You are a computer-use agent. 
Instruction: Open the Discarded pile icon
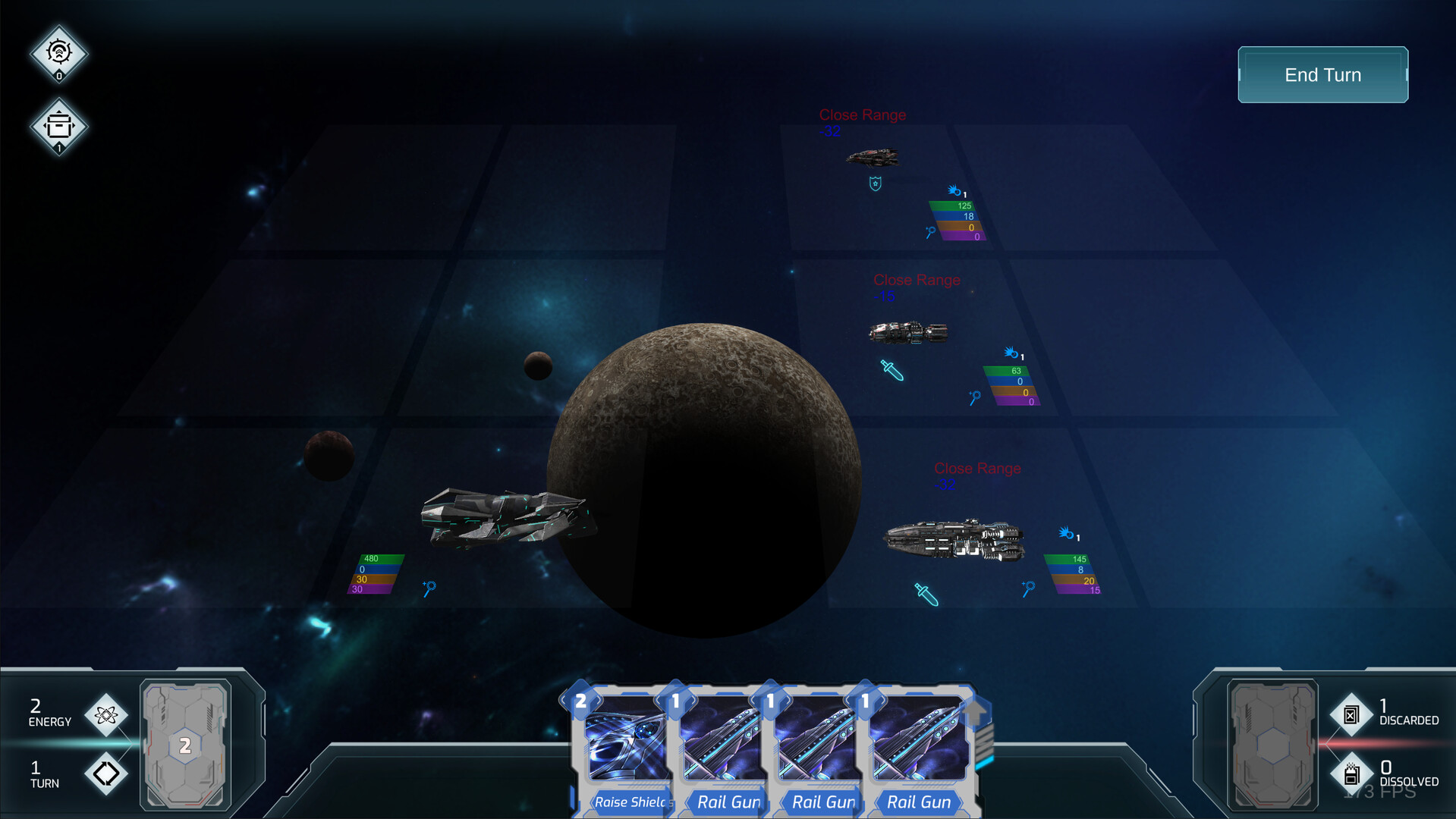click(1351, 714)
